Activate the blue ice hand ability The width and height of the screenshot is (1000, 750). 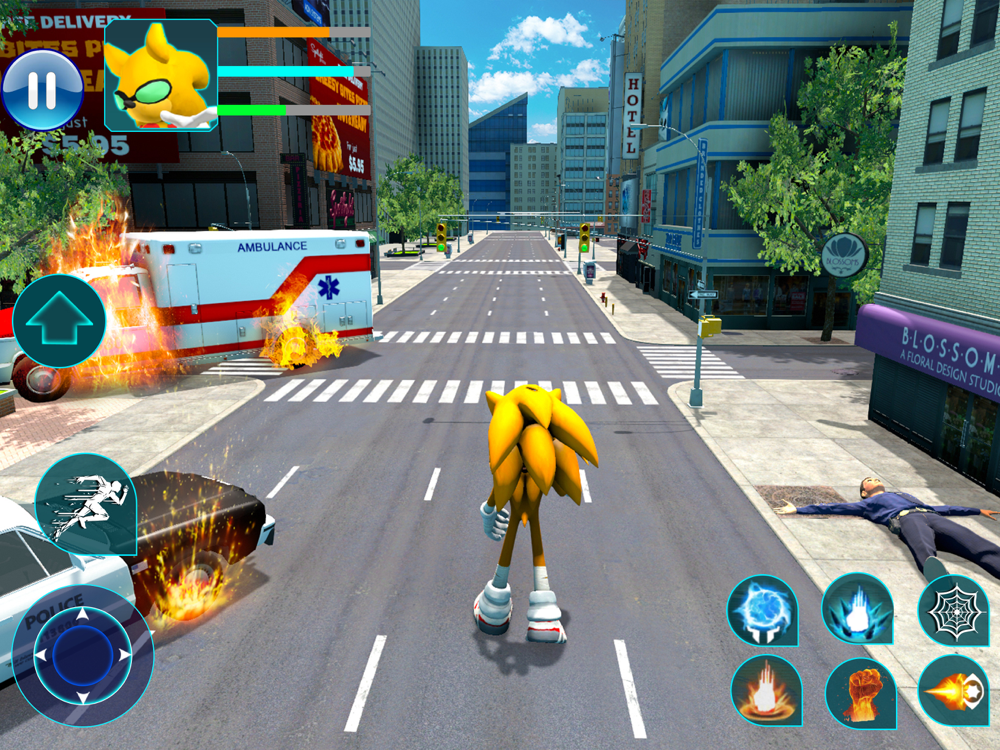pos(857,609)
